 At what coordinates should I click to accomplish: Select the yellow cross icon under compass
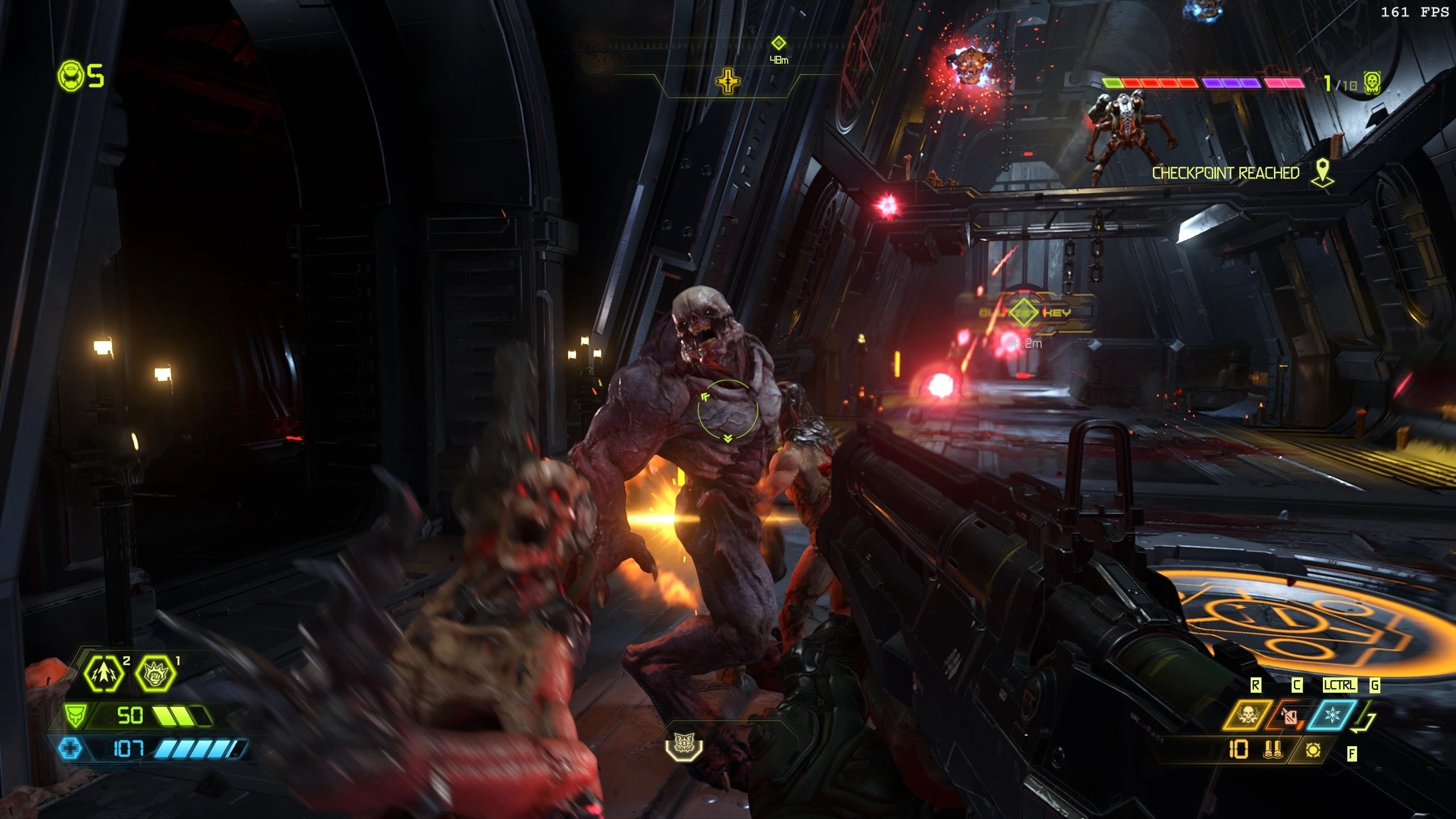coord(728,82)
